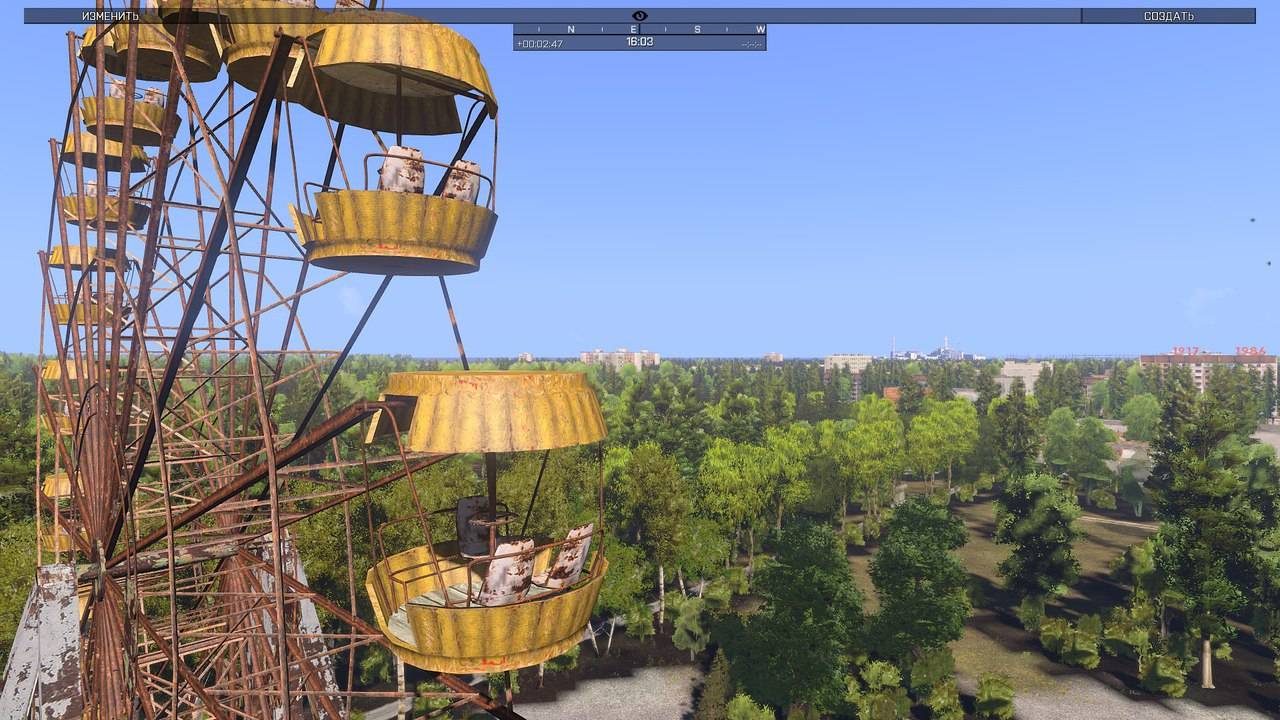Open the ИЗМЕНИТЬ (Edit) panel

point(111,16)
